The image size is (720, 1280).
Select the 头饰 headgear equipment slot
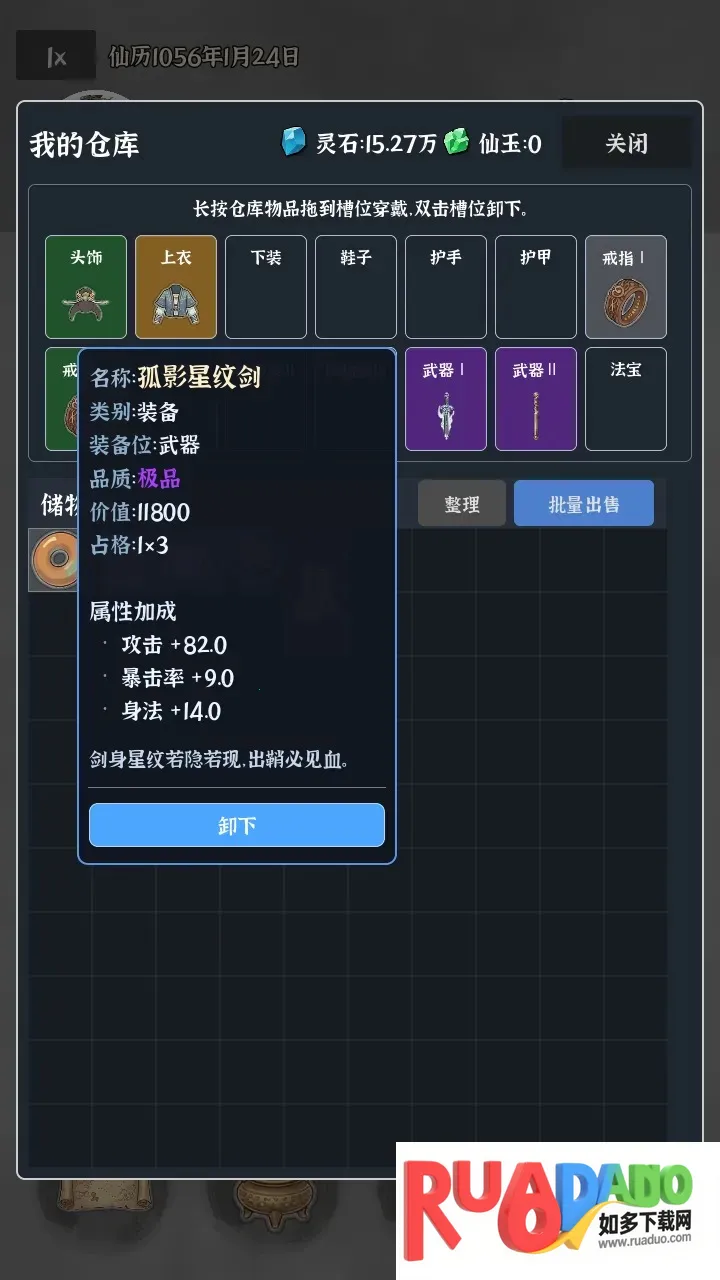coord(86,287)
